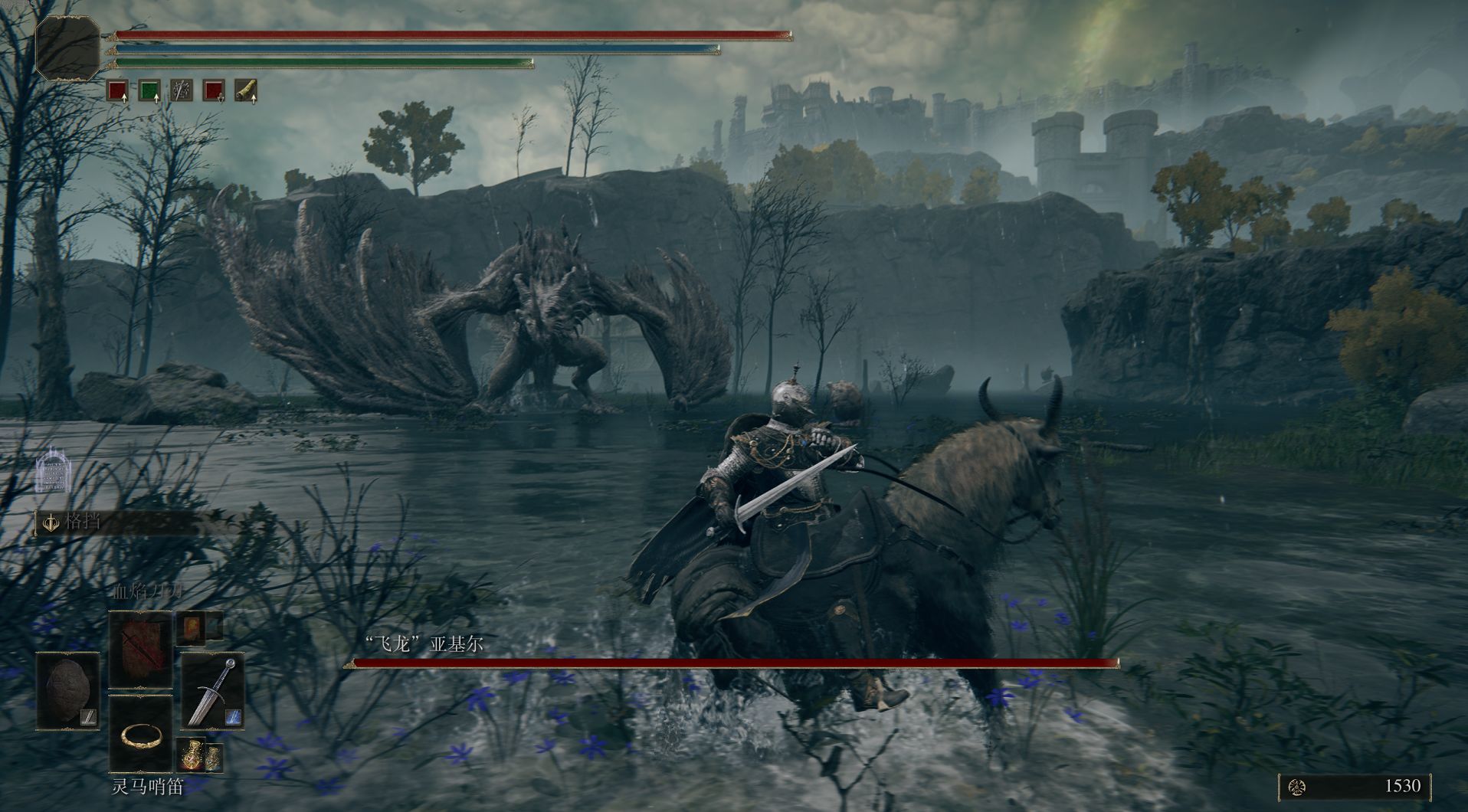This screenshot has height=812, width=1468.
Task: Select the Bloodflame Blade spell slot
Action: tap(140, 650)
